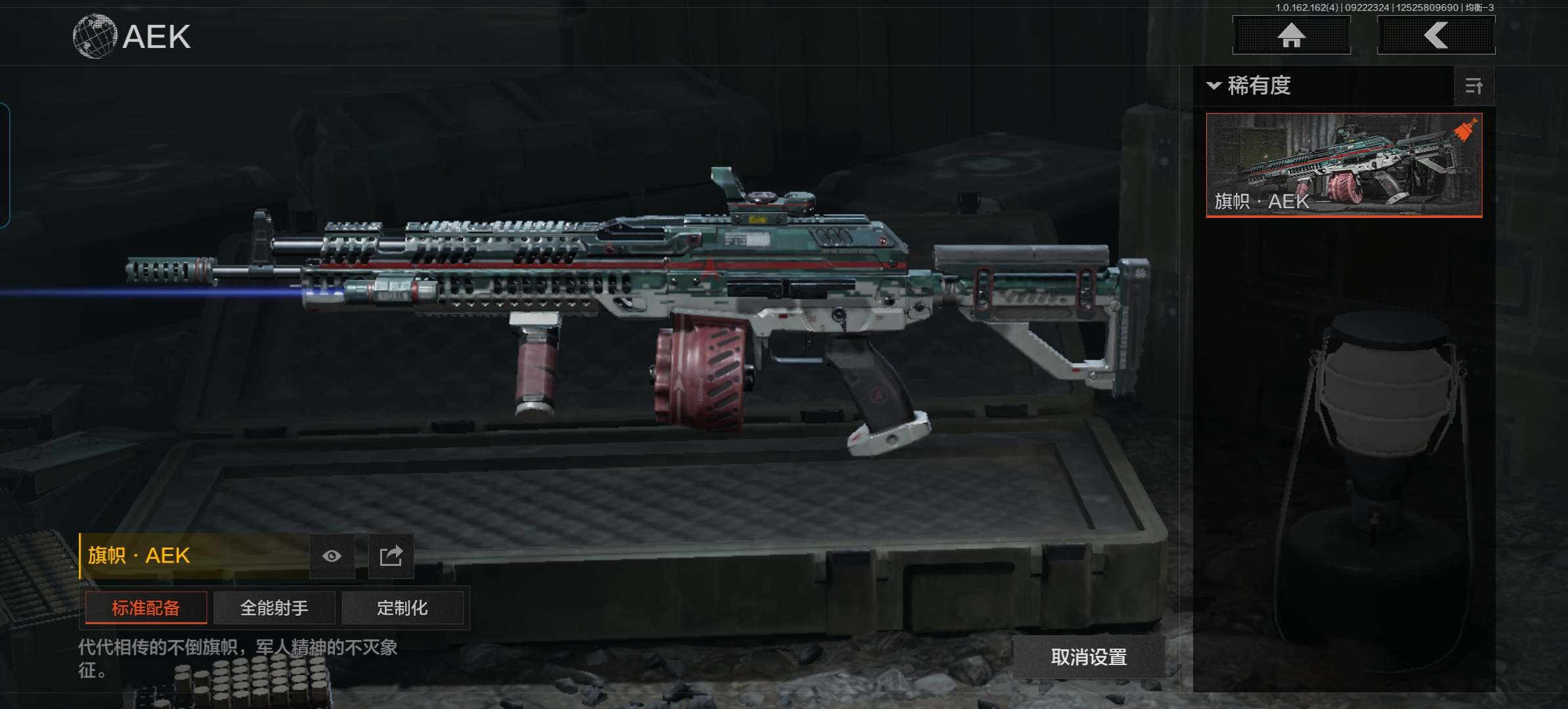
Task: Return to the home screen
Action: click(x=1291, y=35)
